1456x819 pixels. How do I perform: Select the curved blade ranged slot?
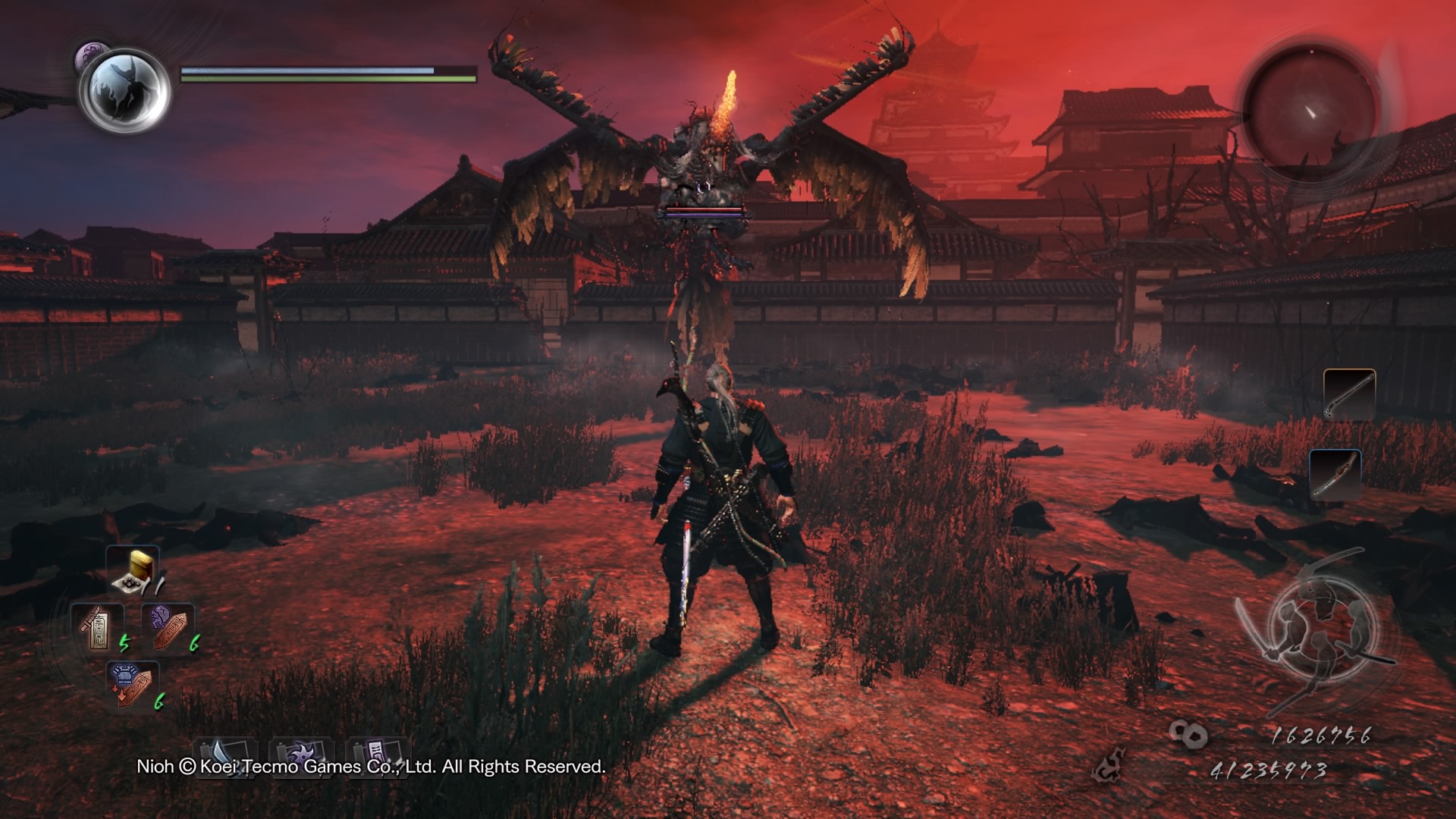click(225, 755)
